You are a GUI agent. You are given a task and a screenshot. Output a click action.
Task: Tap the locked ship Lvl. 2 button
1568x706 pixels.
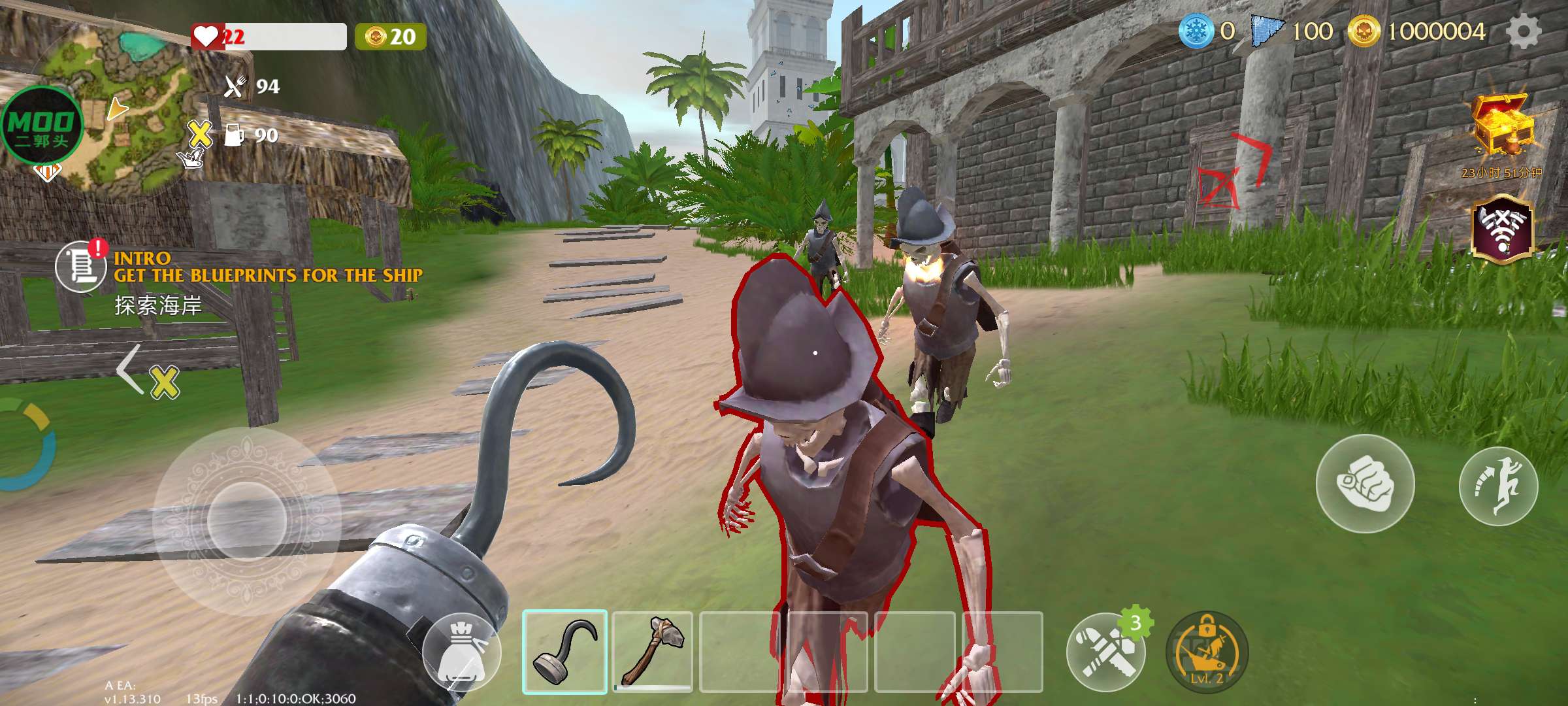pyautogui.click(x=1207, y=652)
